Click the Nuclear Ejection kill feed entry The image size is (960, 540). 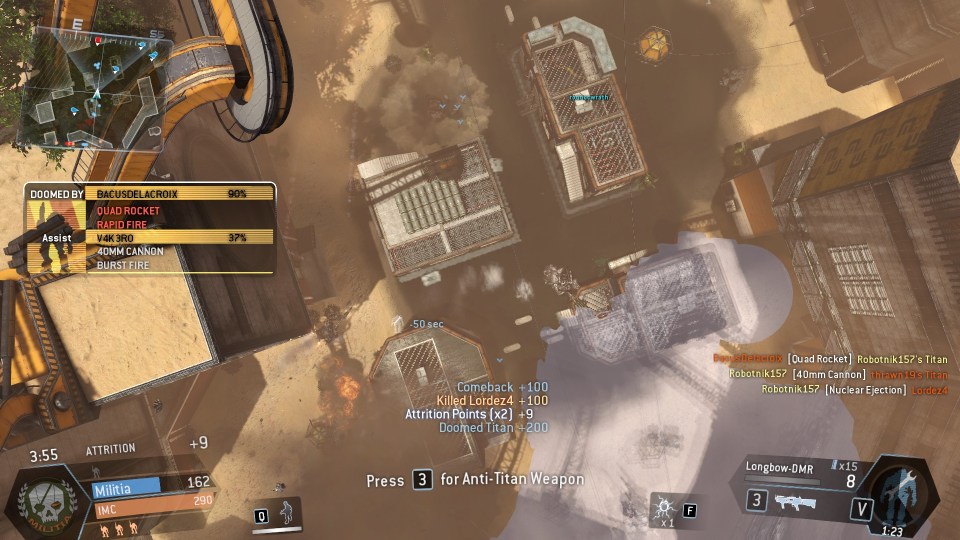854,390
